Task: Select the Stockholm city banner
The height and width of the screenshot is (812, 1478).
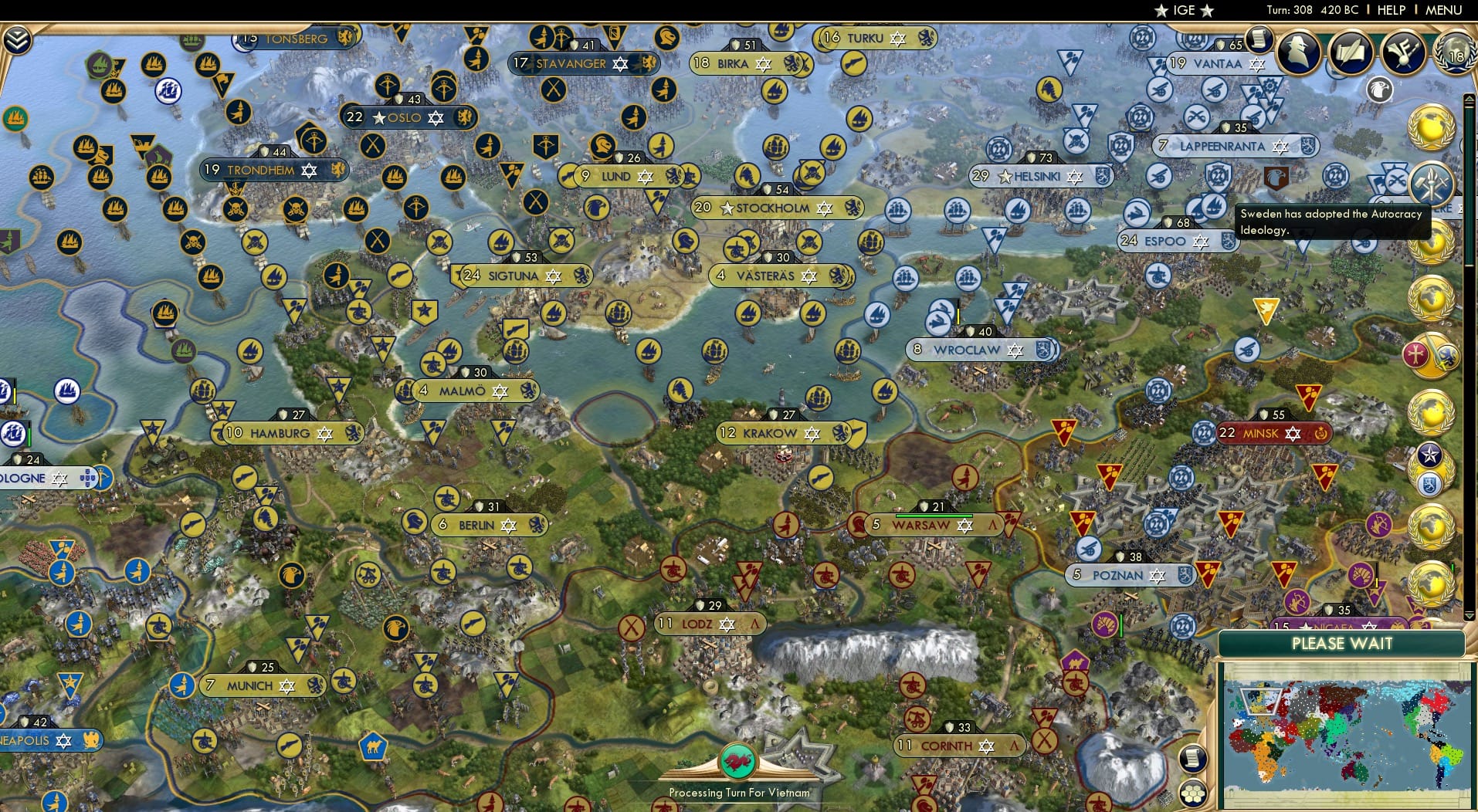Action: [778, 208]
